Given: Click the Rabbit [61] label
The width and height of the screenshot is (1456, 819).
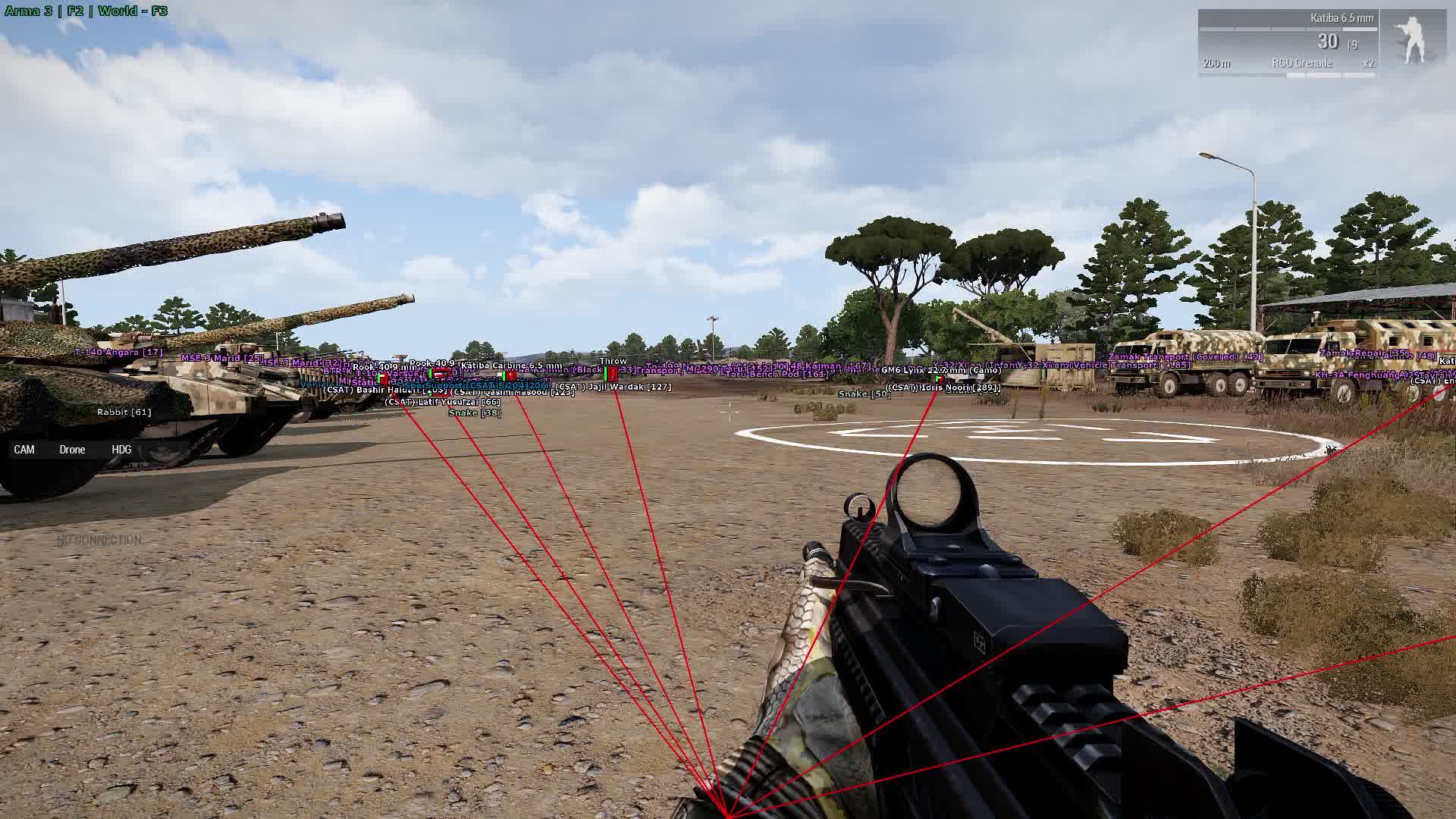Looking at the screenshot, I should 124,410.
